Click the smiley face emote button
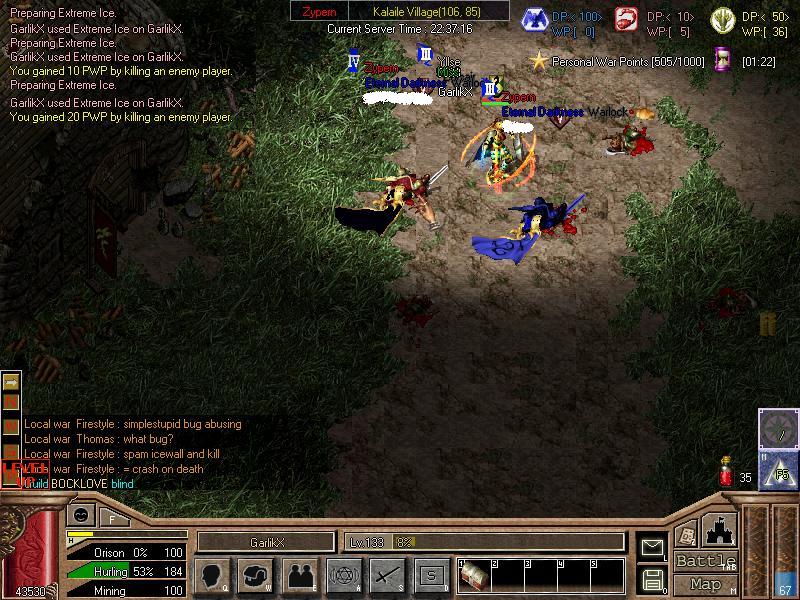 coord(78,516)
